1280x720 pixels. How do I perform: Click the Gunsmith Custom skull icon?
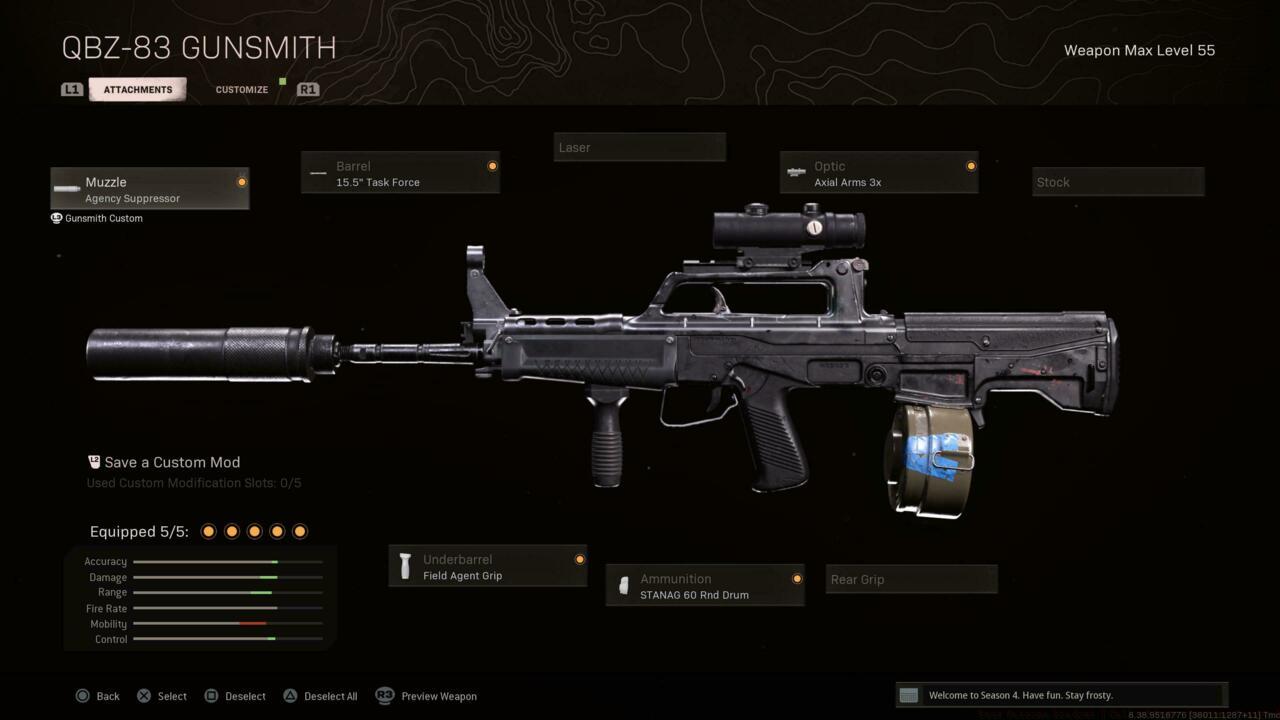coord(56,218)
